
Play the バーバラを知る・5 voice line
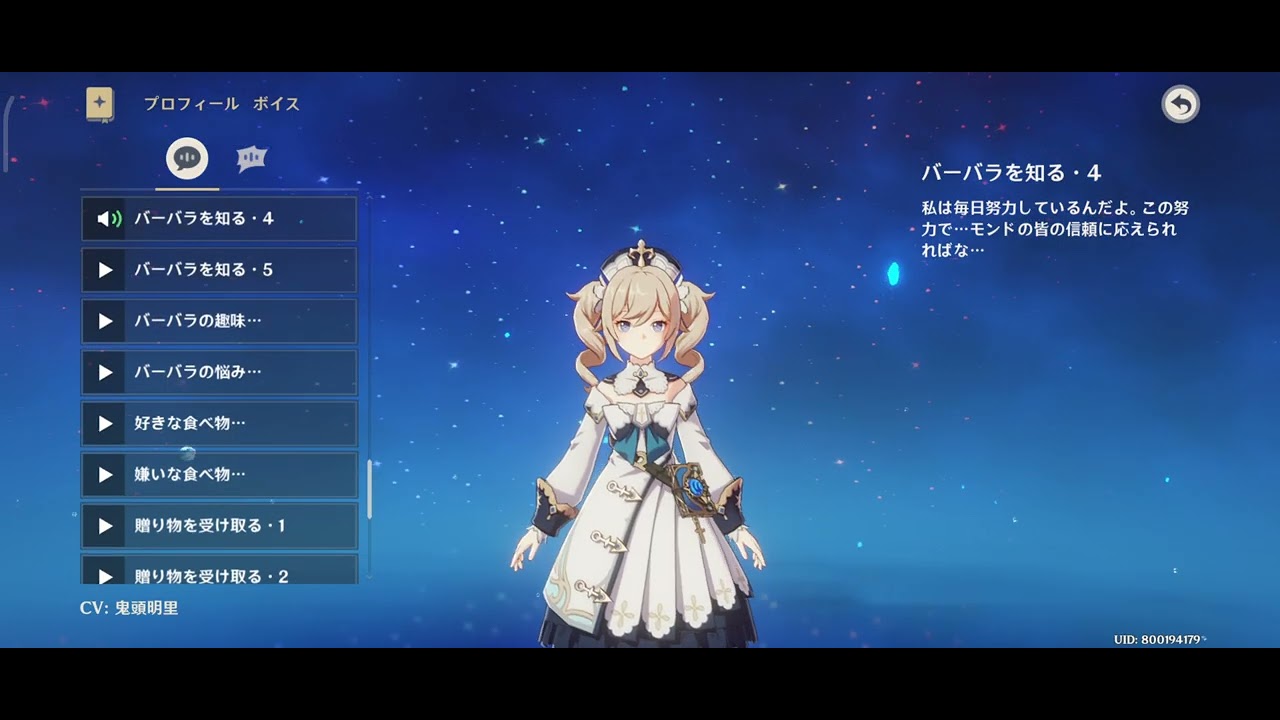pyautogui.click(x=218, y=270)
